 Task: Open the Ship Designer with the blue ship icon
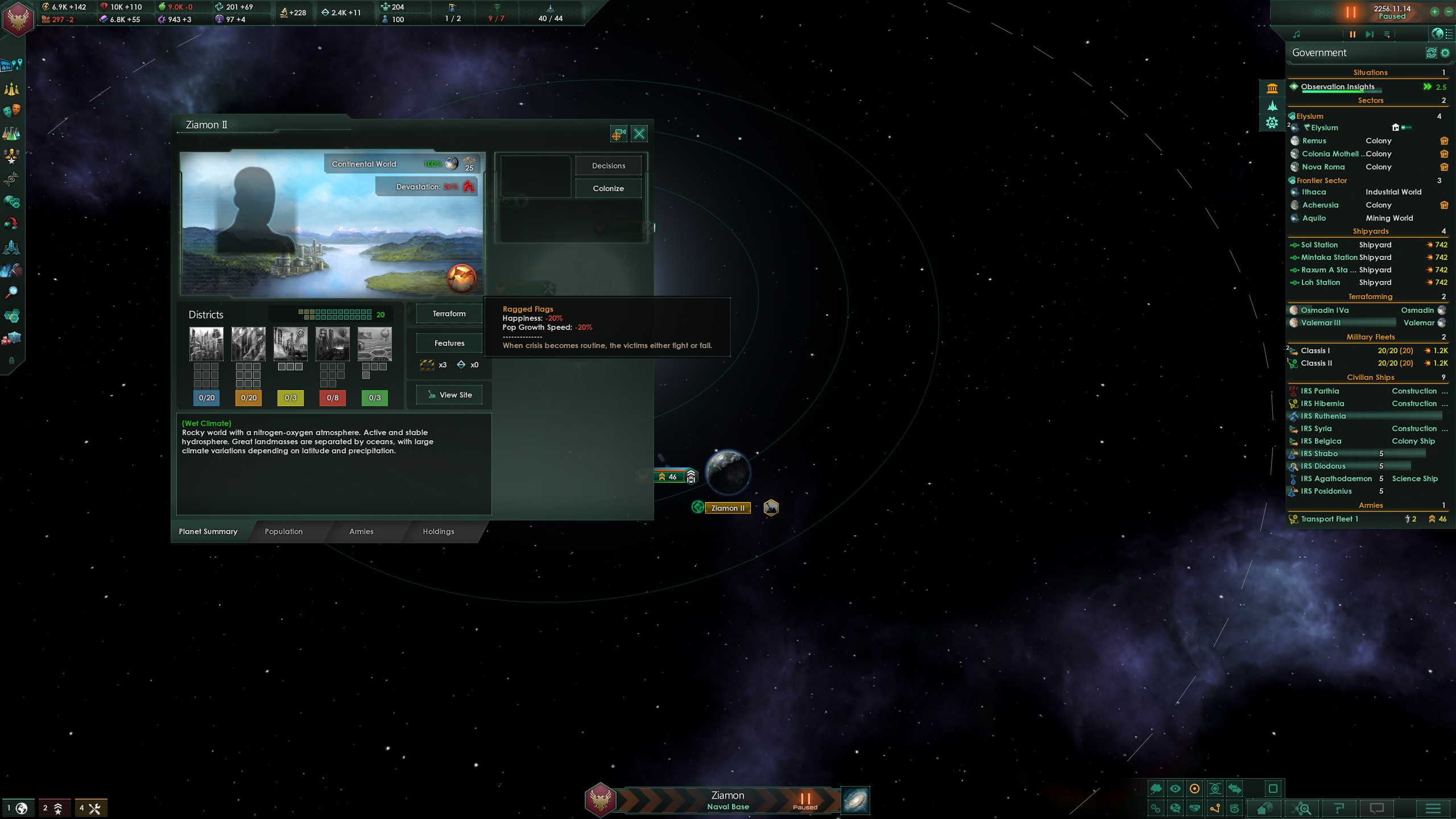pos(11,247)
